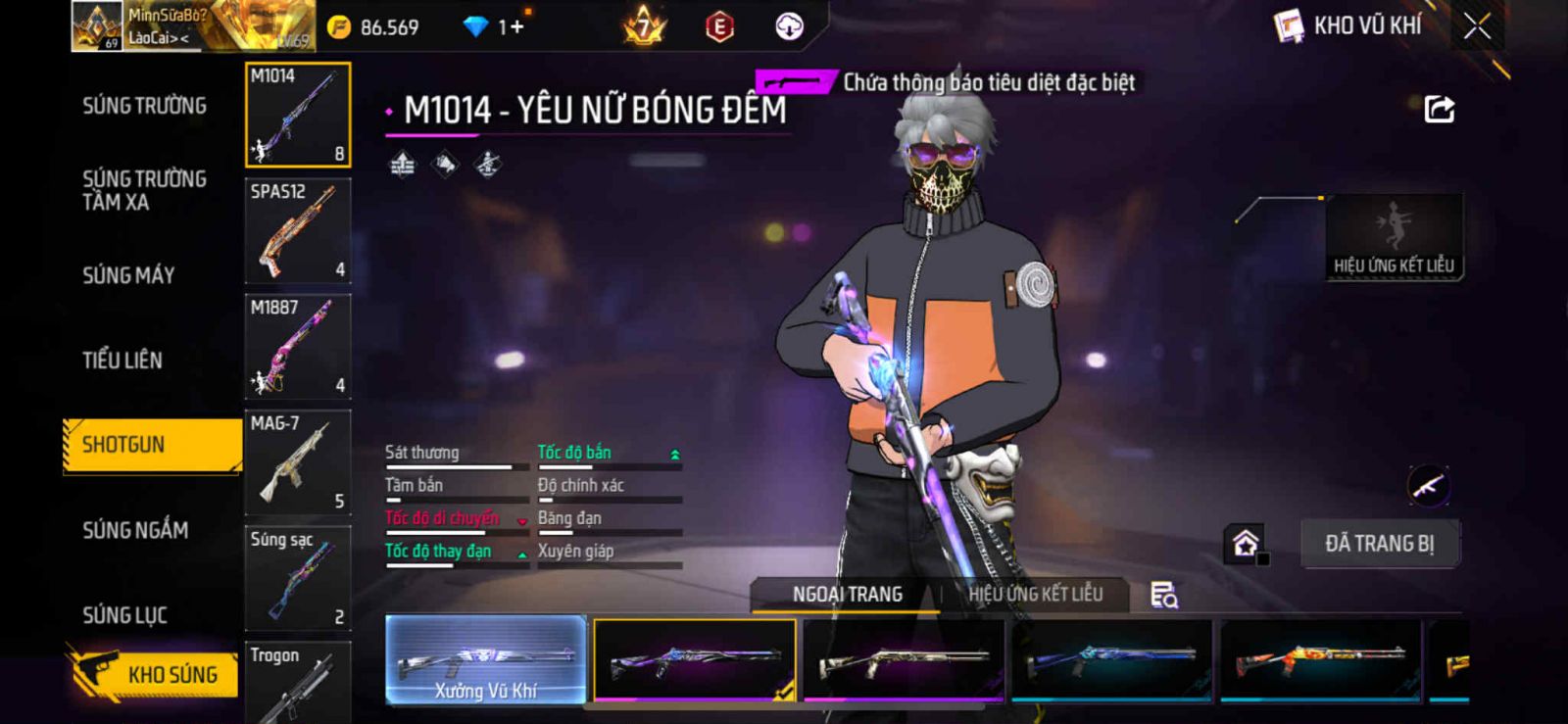Open the Súng Ngắm category

[x=135, y=530]
